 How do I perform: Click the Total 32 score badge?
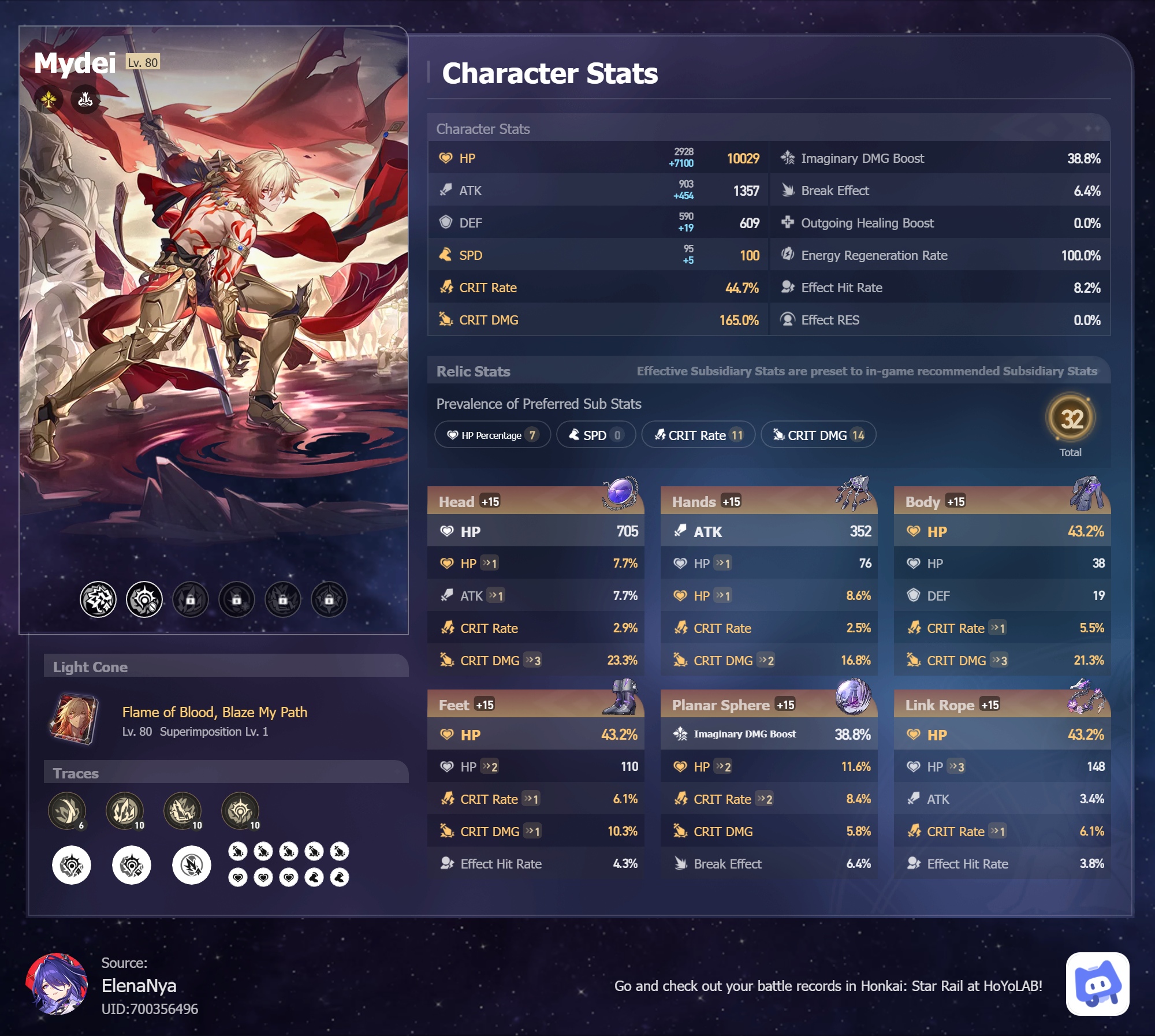pos(1071,419)
